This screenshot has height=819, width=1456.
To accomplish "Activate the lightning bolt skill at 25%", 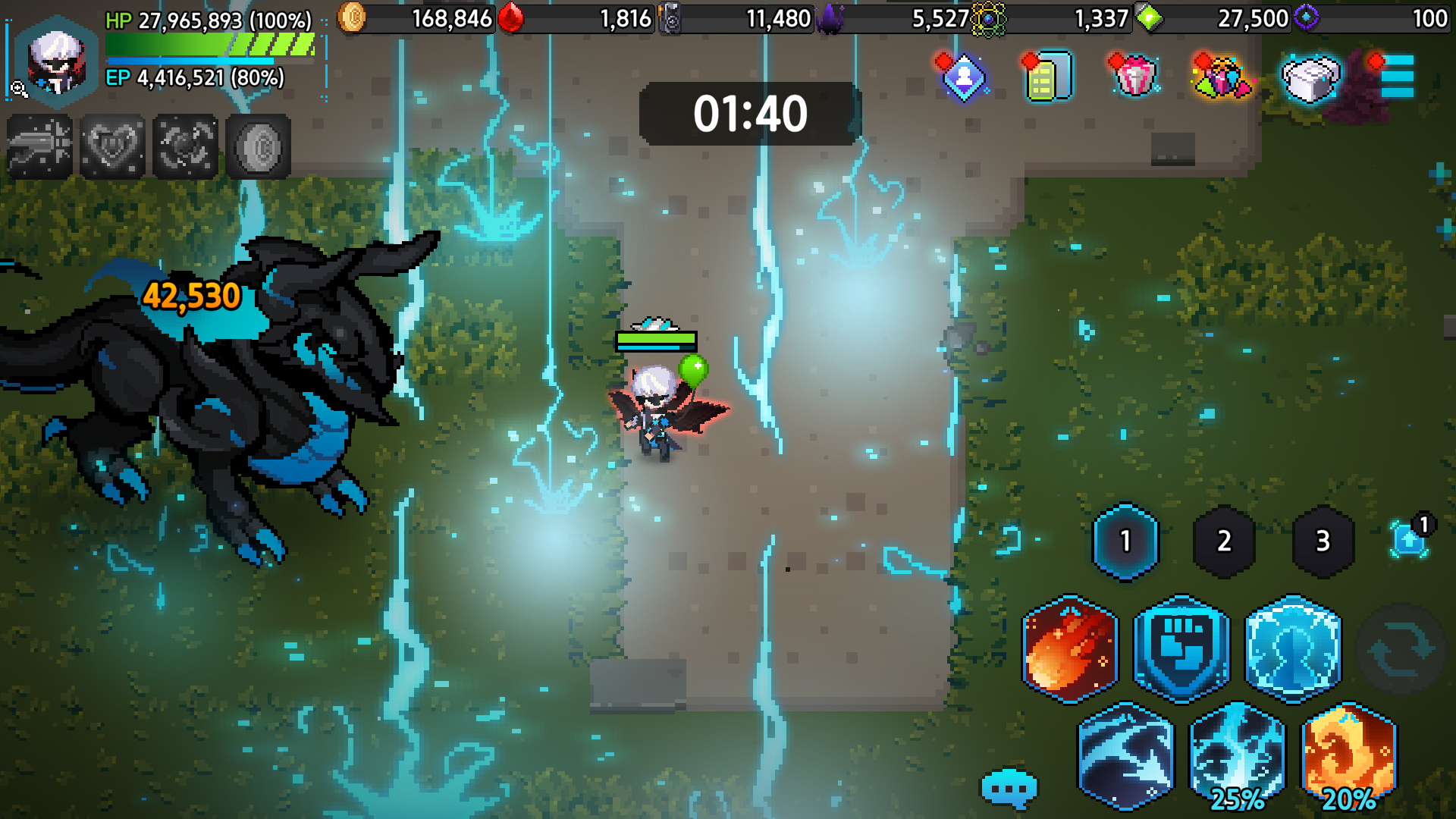I will [1238, 756].
